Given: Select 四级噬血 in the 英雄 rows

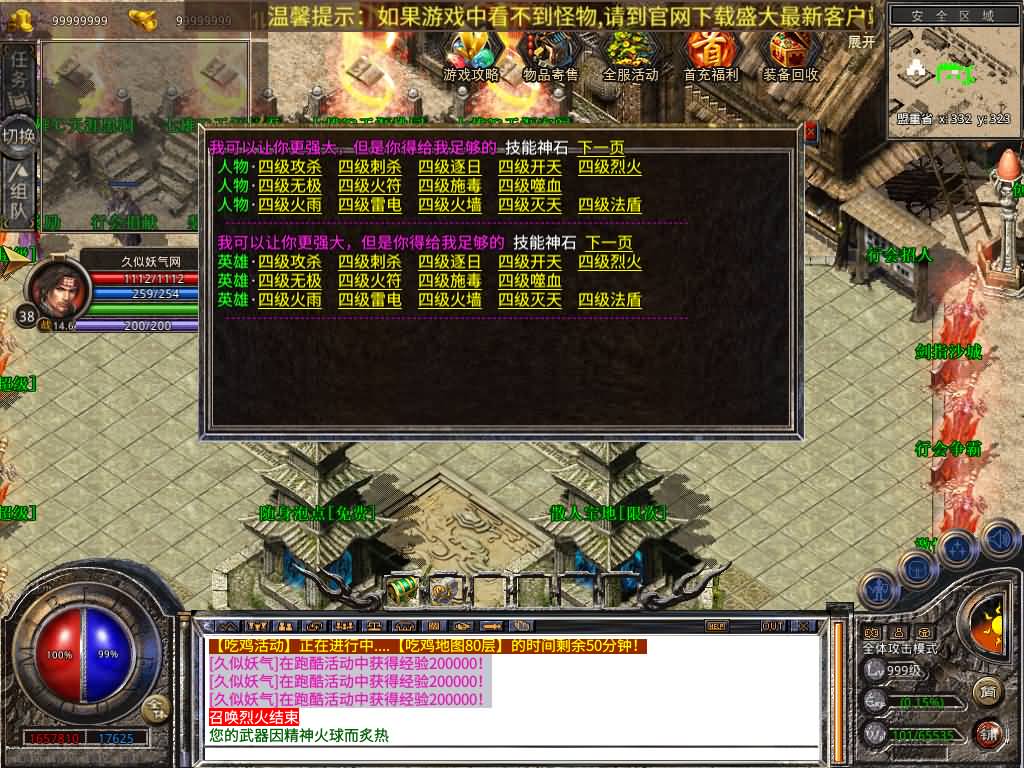Looking at the screenshot, I should pyautogui.click(x=530, y=281).
